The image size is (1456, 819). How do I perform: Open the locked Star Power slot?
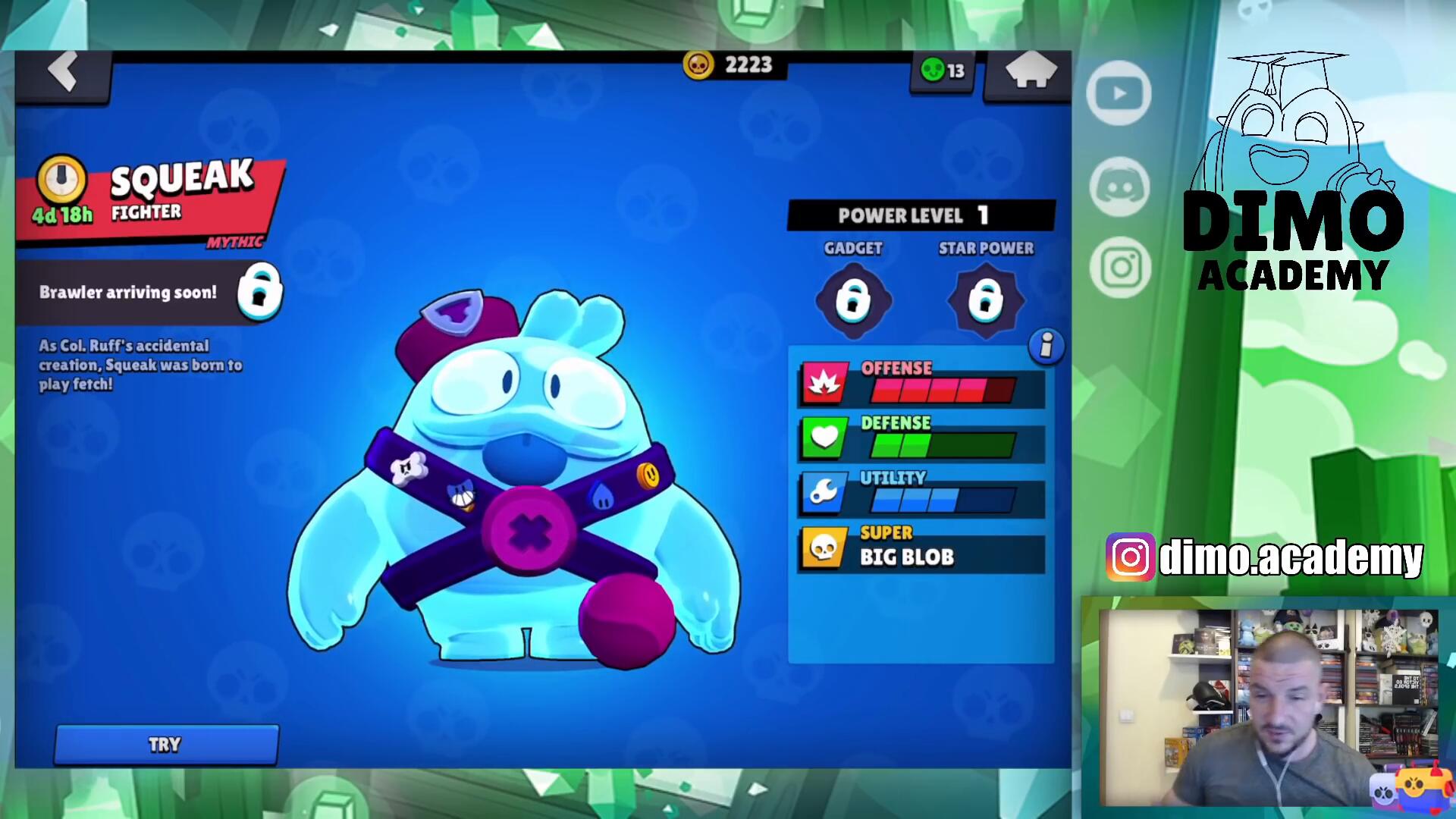tap(986, 300)
